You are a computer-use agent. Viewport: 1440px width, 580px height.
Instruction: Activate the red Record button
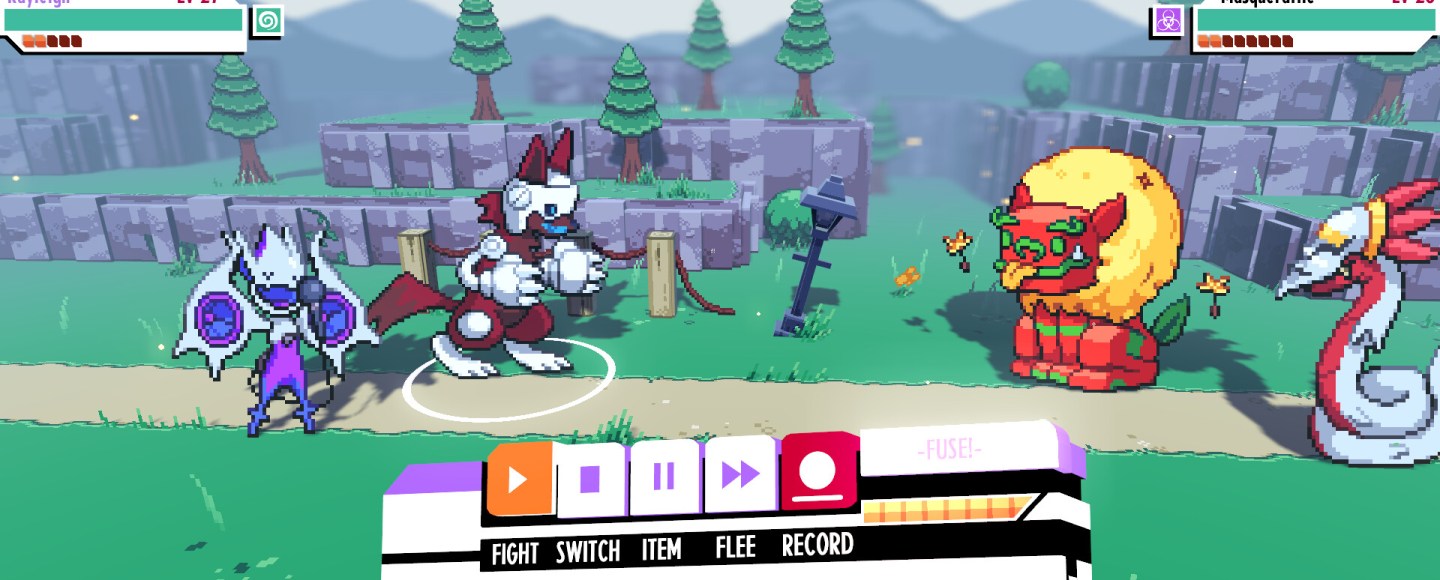tap(819, 469)
